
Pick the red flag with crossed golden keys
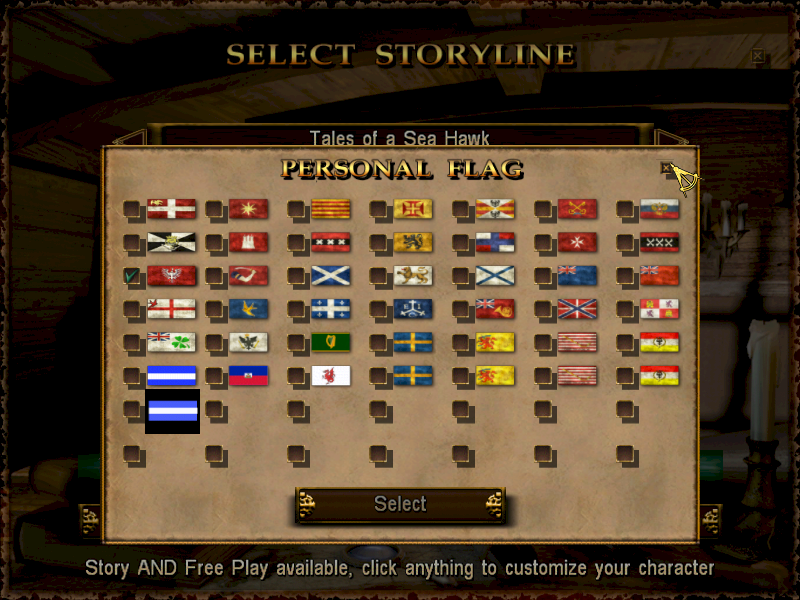point(576,209)
